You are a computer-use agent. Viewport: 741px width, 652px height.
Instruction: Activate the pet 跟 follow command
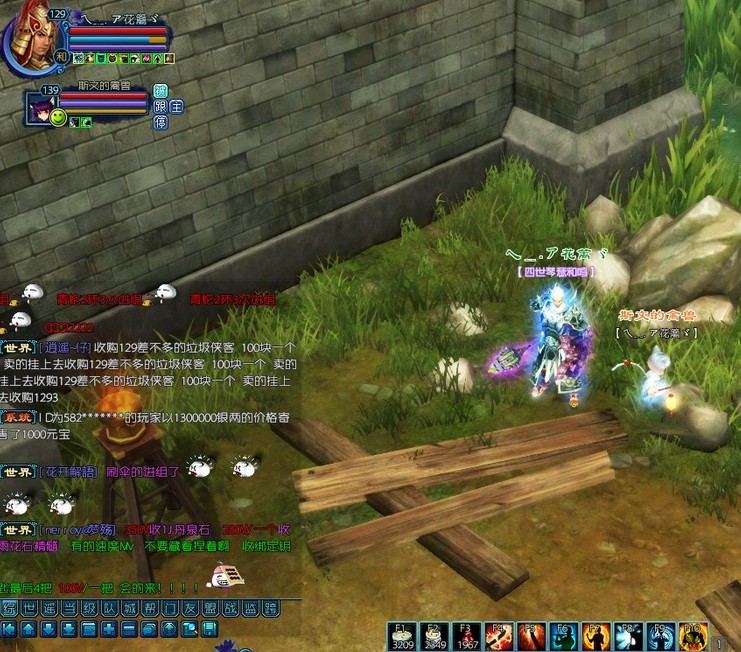click(160, 107)
